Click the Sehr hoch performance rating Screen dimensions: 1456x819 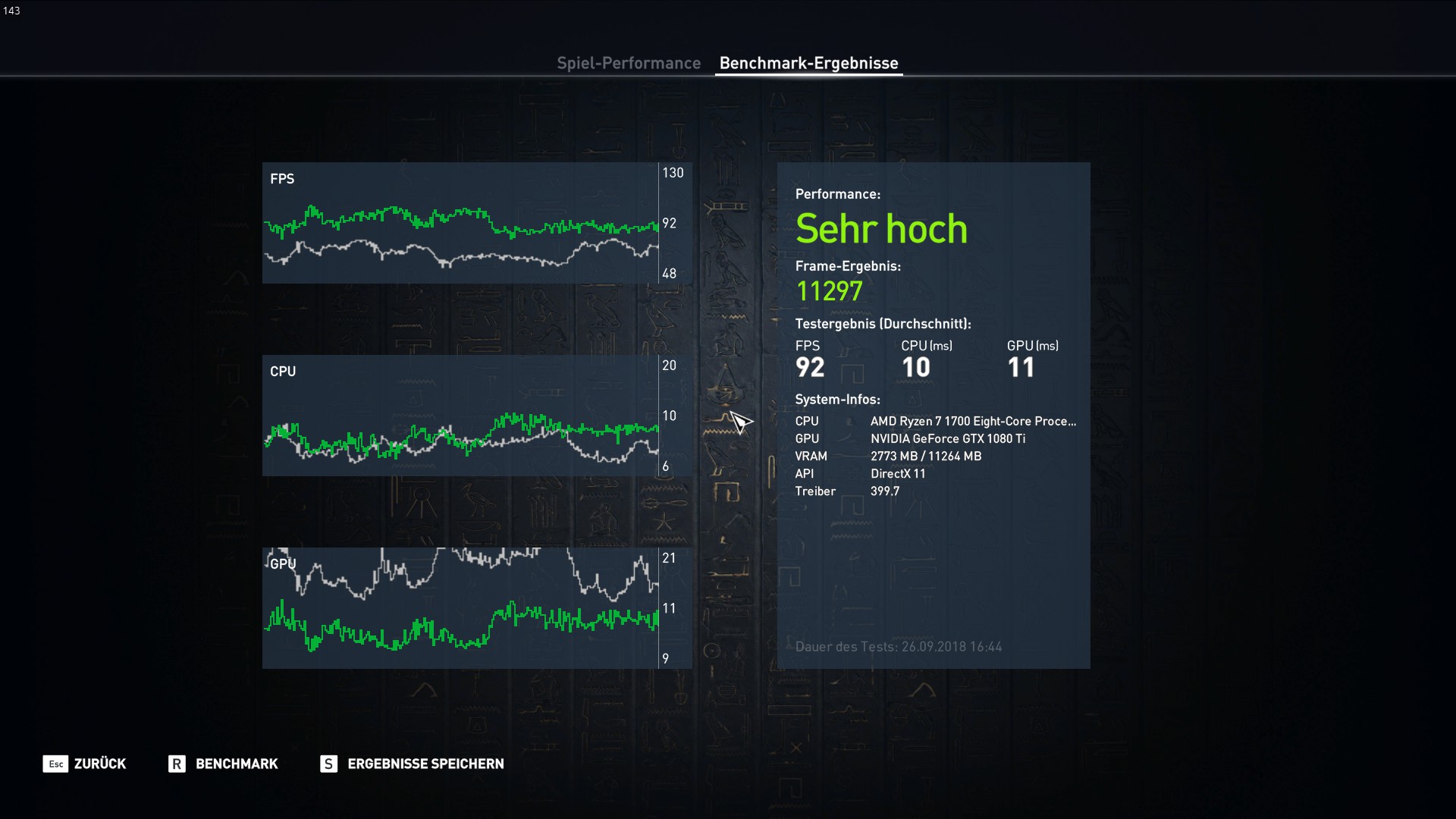pos(882,227)
